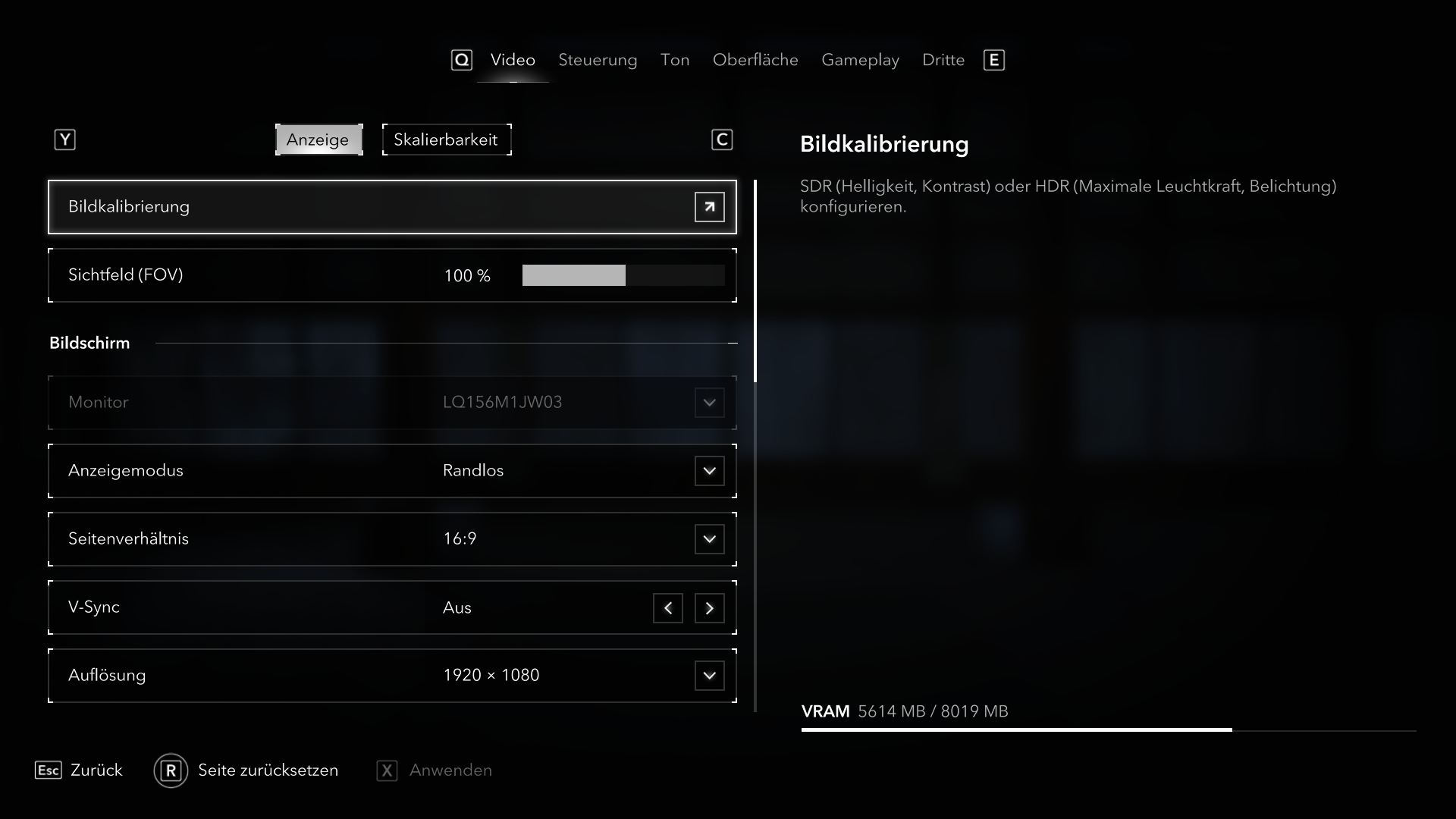Click the settings list scrollbar

click(755, 281)
